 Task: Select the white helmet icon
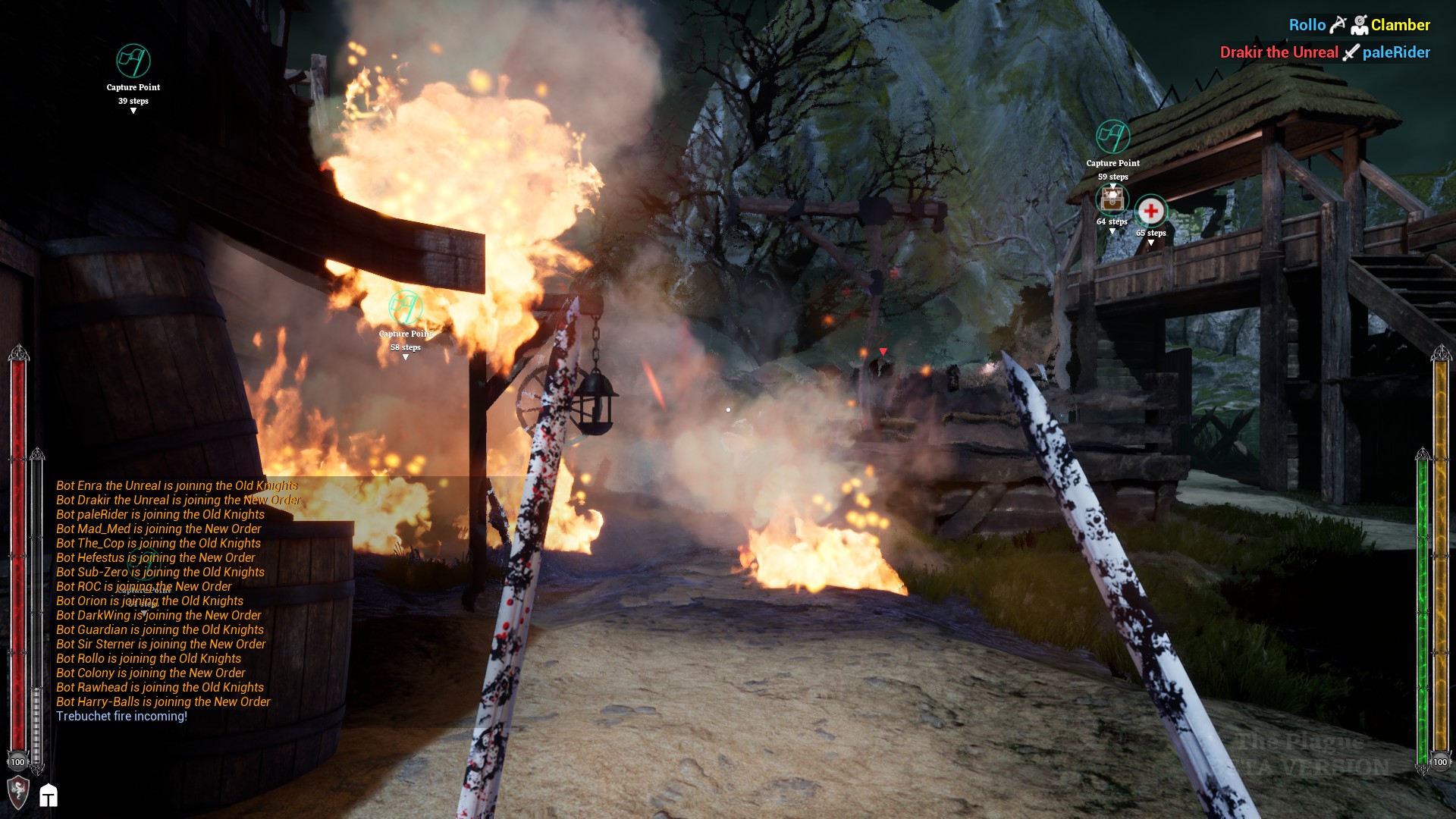pyautogui.click(x=49, y=795)
